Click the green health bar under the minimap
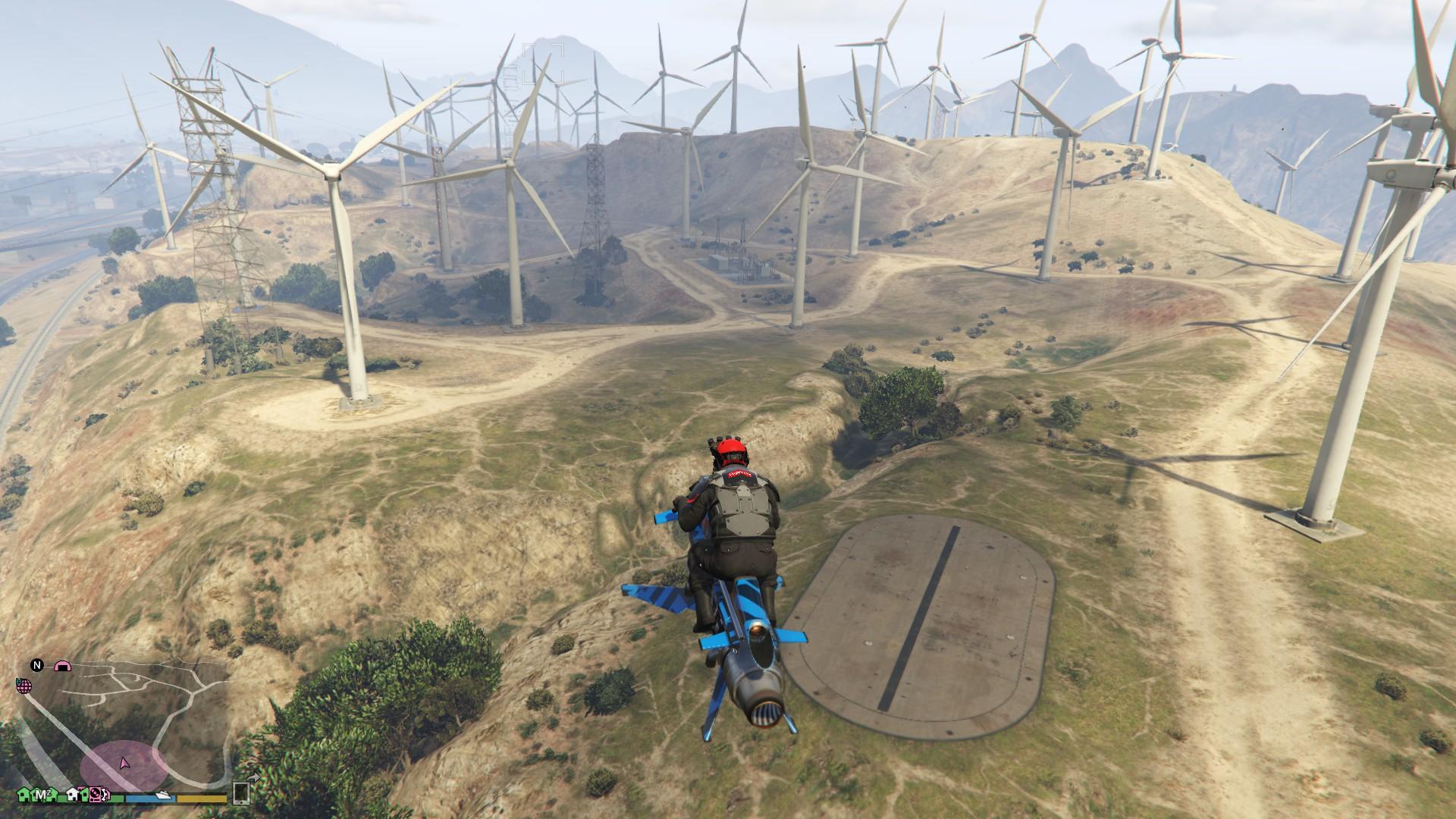Screen dimensions: 1456x819 pyautogui.click(x=118, y=798)
